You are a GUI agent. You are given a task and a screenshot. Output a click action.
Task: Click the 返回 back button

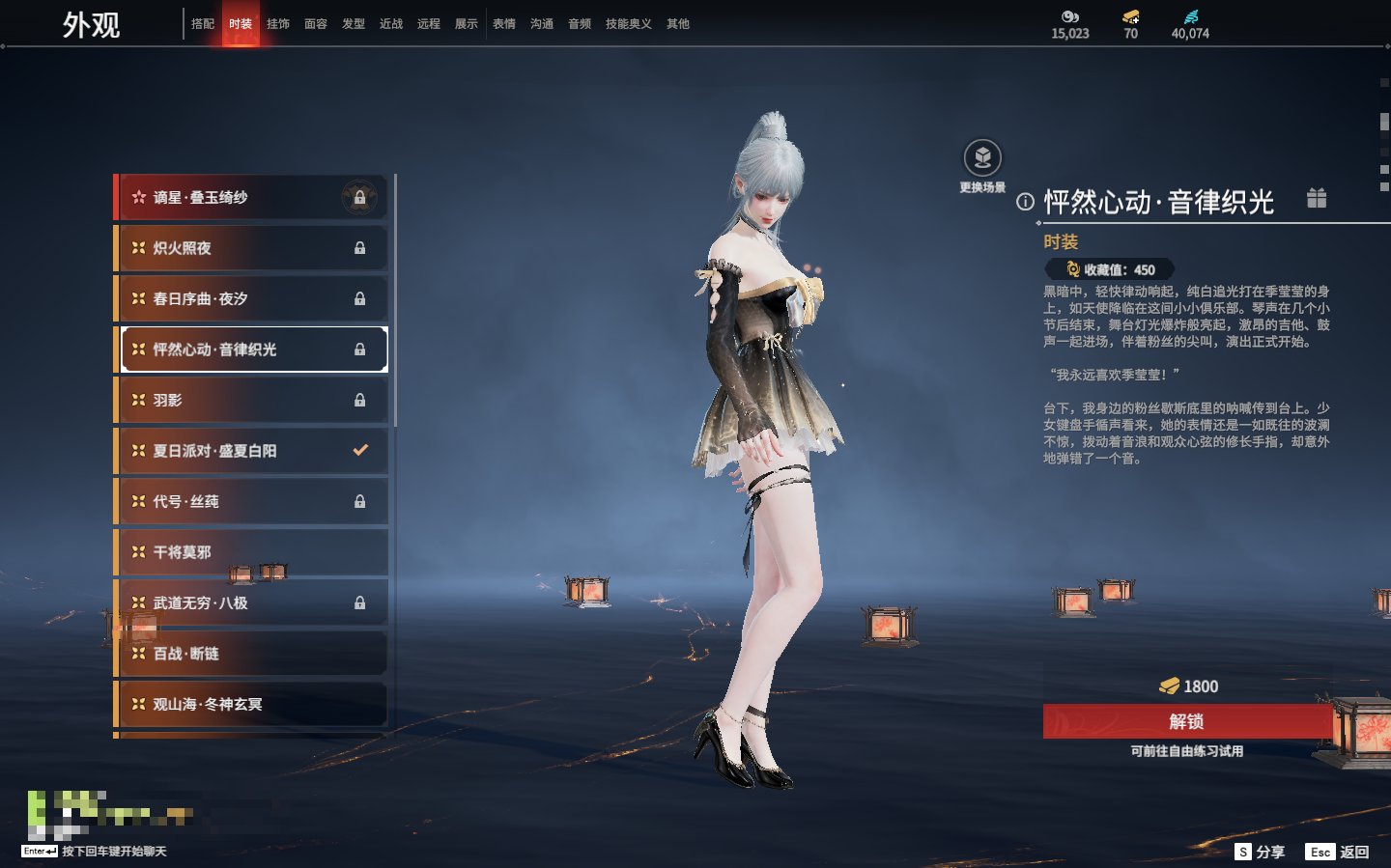[1338, 852]
